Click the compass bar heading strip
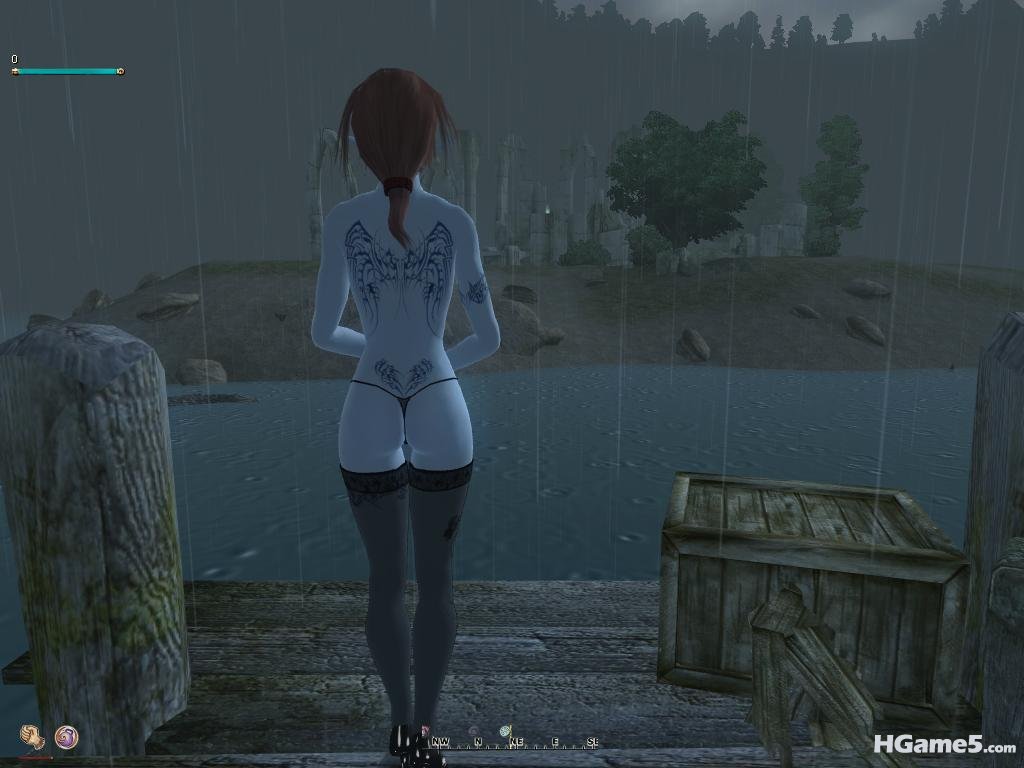Image resolution: width=1024 pixels, height=768 pixels. 514,742
